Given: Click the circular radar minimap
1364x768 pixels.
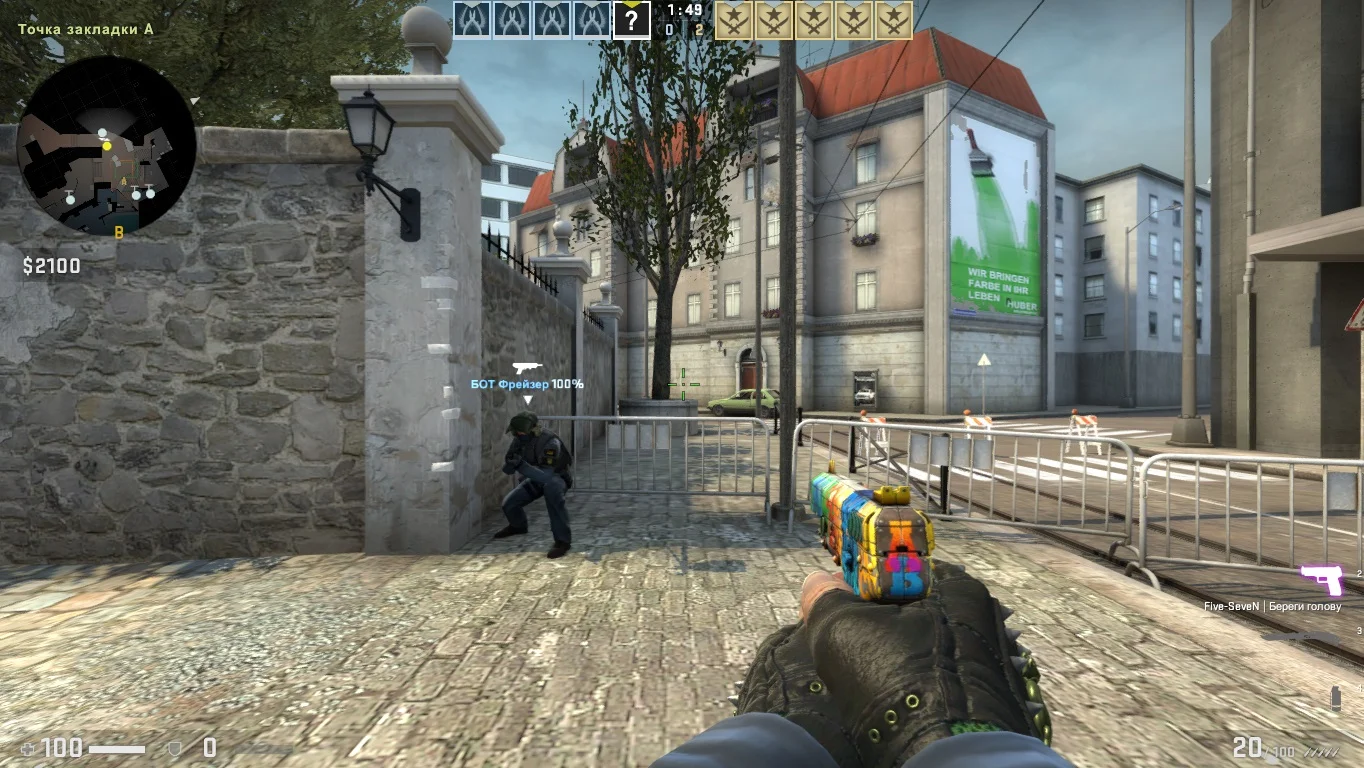Looking at the screenshot, I should [107, 145].
